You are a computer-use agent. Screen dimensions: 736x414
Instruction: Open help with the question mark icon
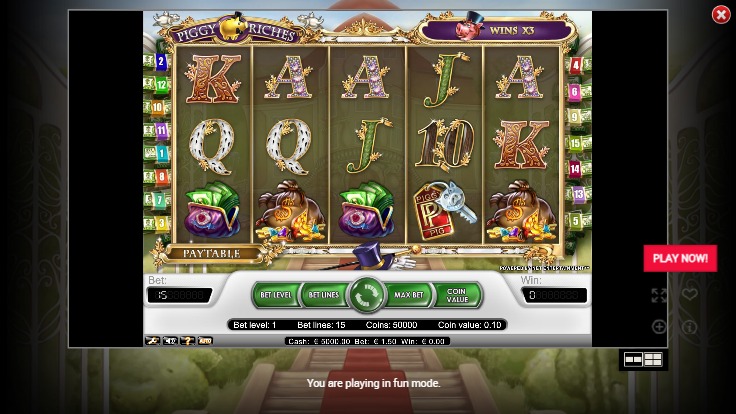[x=186, y=341]
